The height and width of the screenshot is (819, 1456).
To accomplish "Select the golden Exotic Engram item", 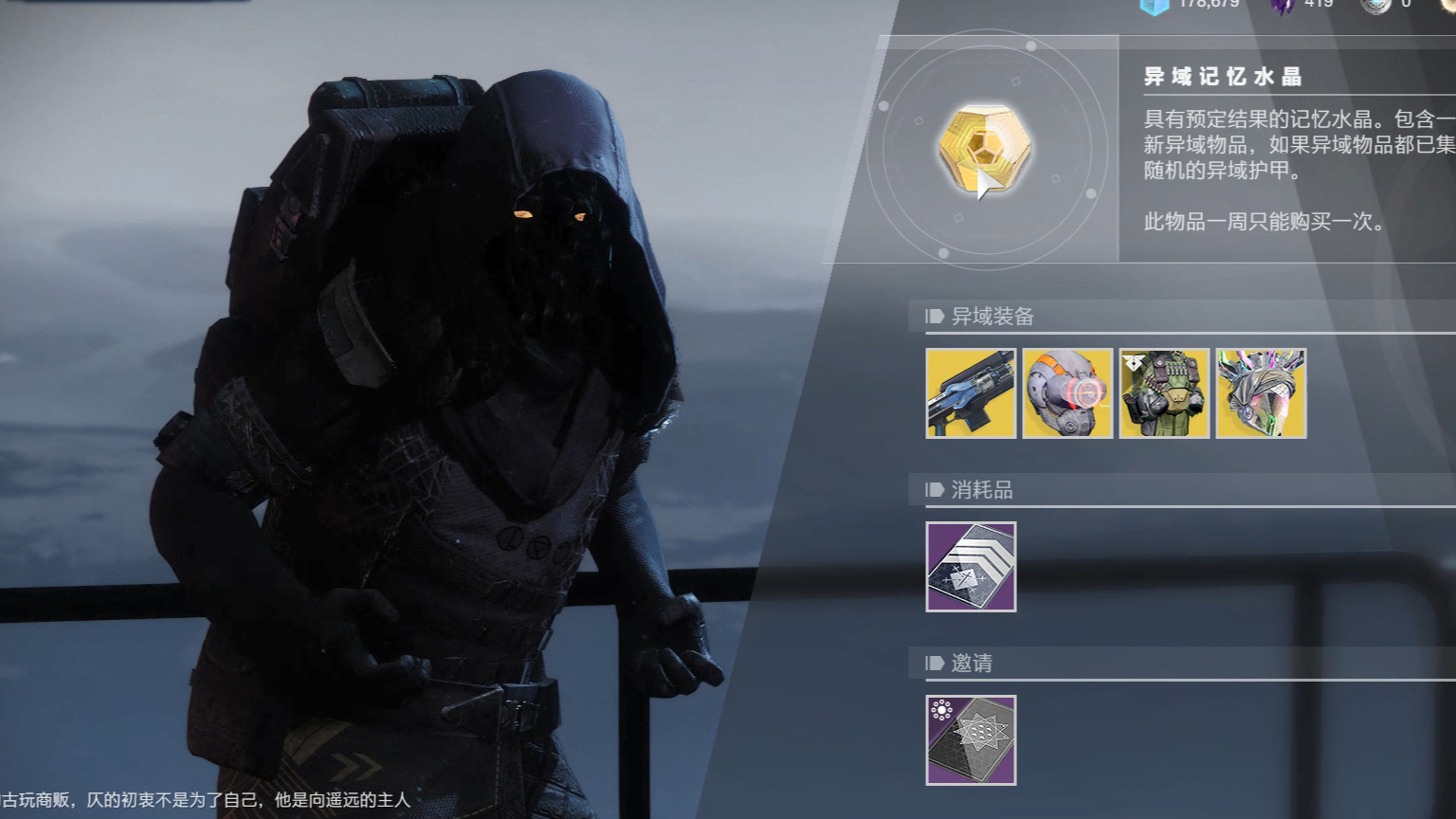I will (984, 149).
